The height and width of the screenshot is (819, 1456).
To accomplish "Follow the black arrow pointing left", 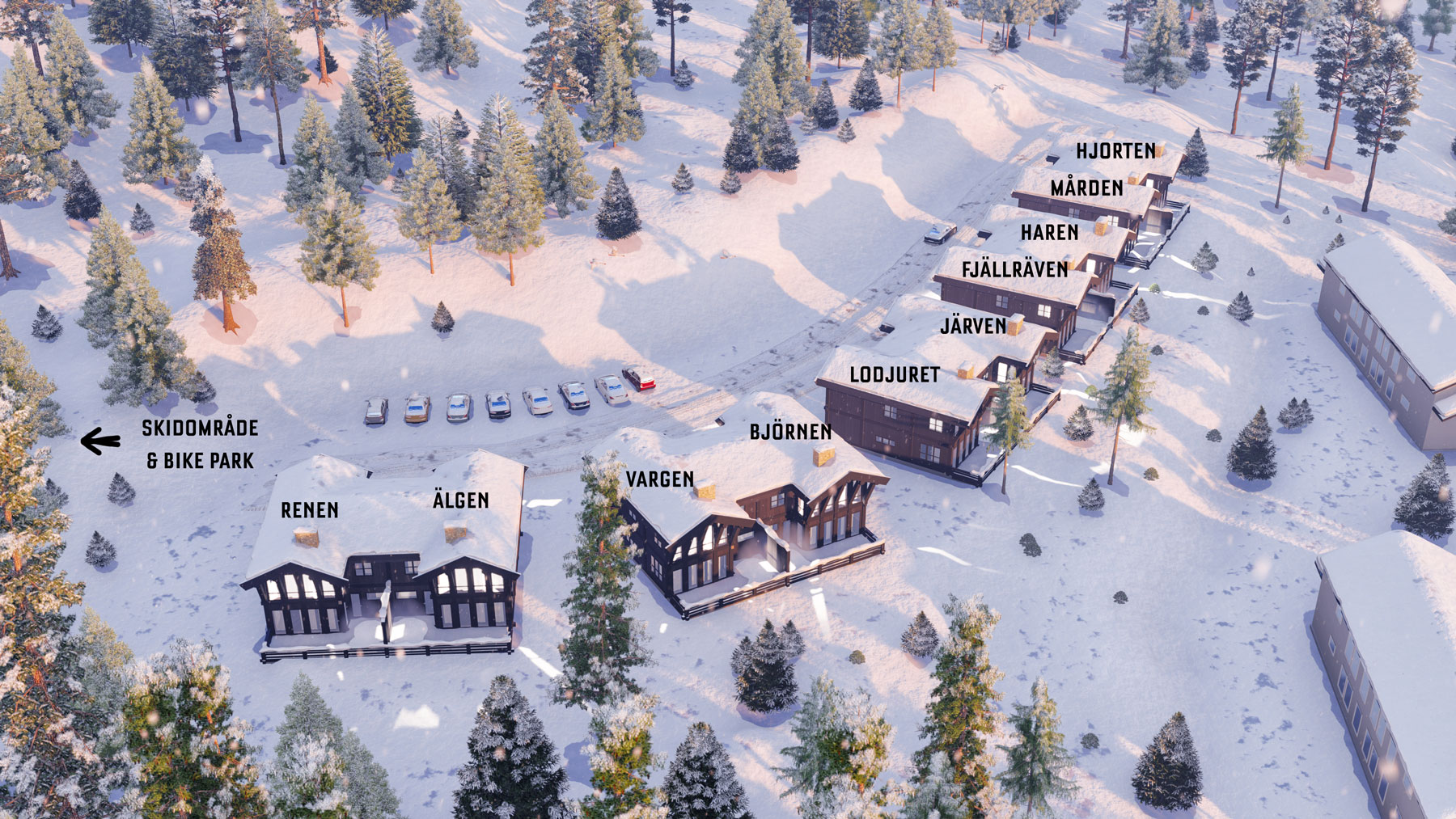I will pyautogui.click(x=100, y=441).
